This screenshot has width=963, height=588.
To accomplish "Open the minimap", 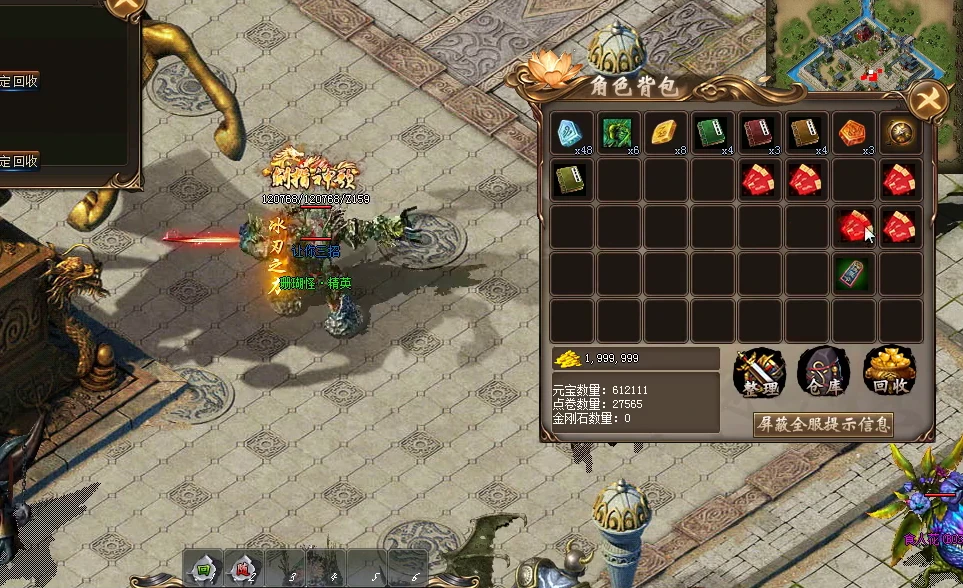I will (863, 42).
